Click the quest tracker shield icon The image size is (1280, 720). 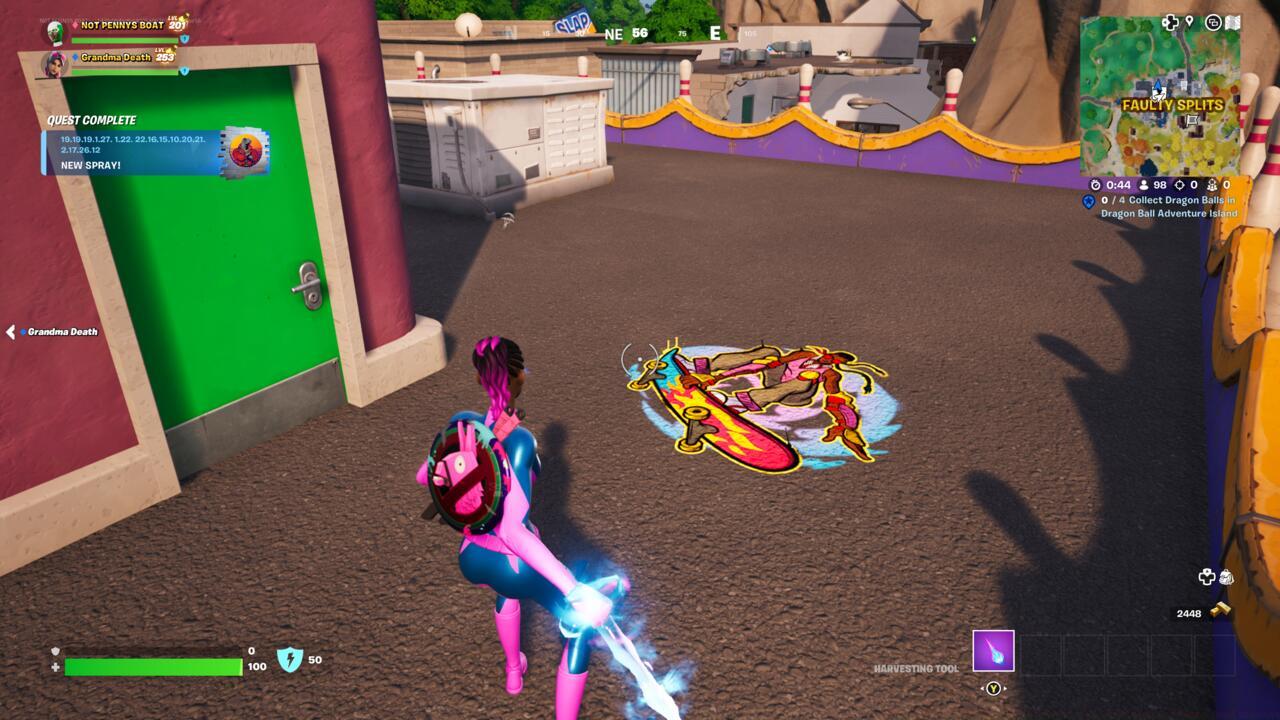(x=1090, y=200)
